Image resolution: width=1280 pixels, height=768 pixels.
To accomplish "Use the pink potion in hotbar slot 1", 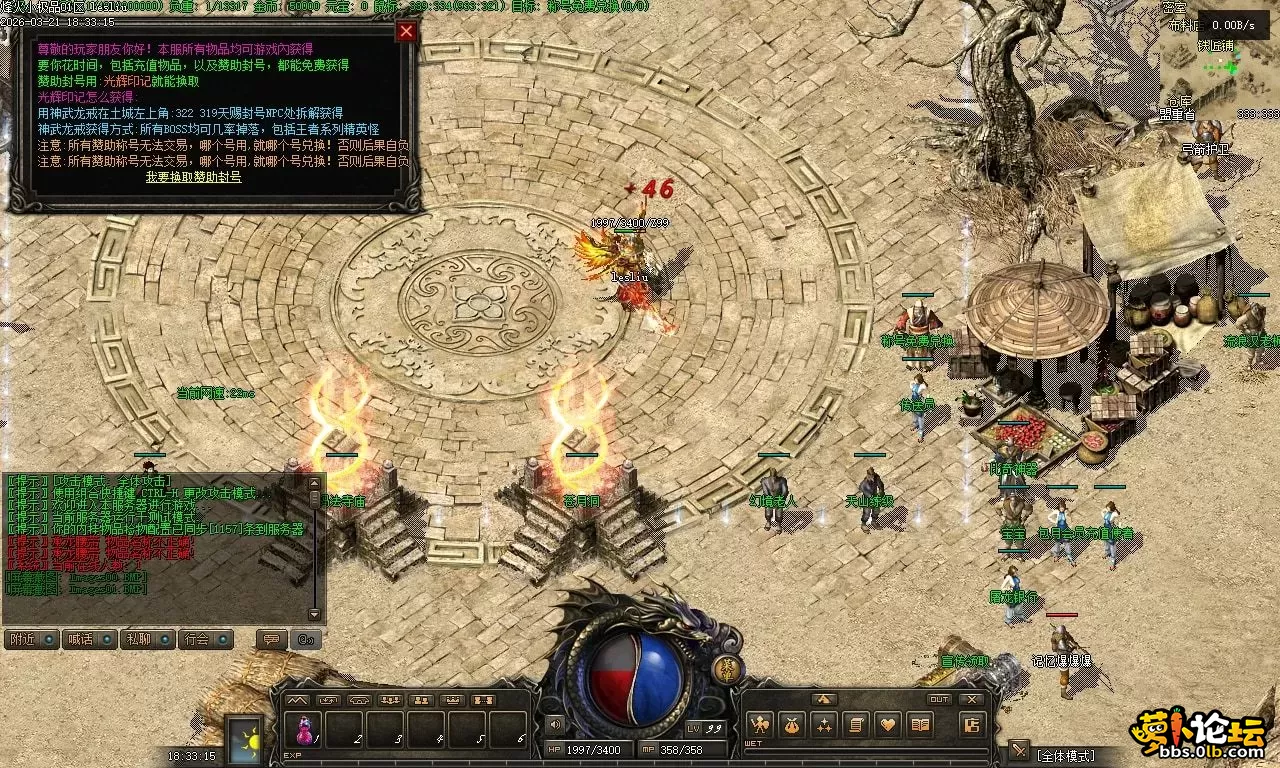I will pyautogui.click(x=303, y=730).
